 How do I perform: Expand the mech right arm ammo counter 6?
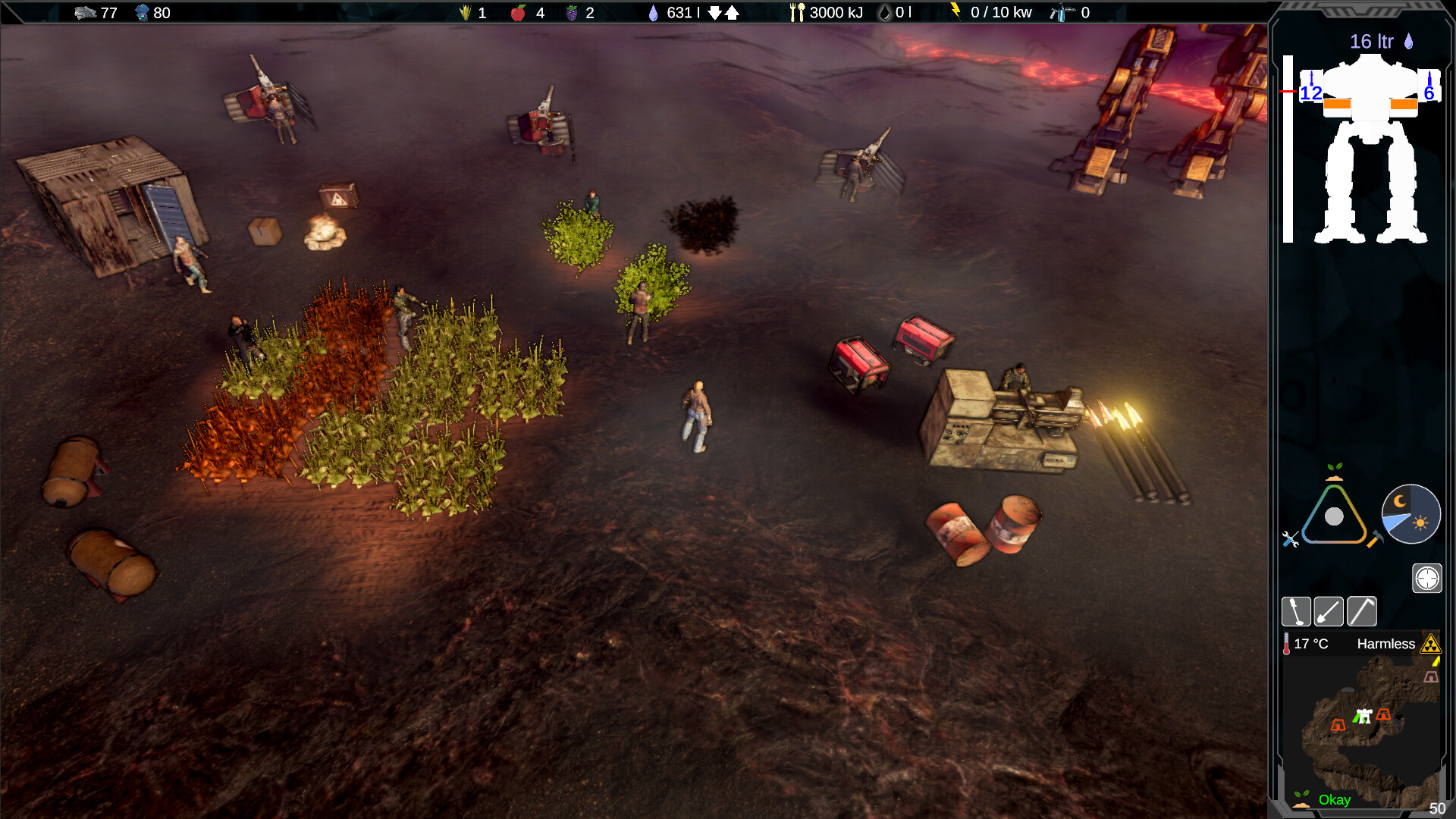(x=1430, y=94)
